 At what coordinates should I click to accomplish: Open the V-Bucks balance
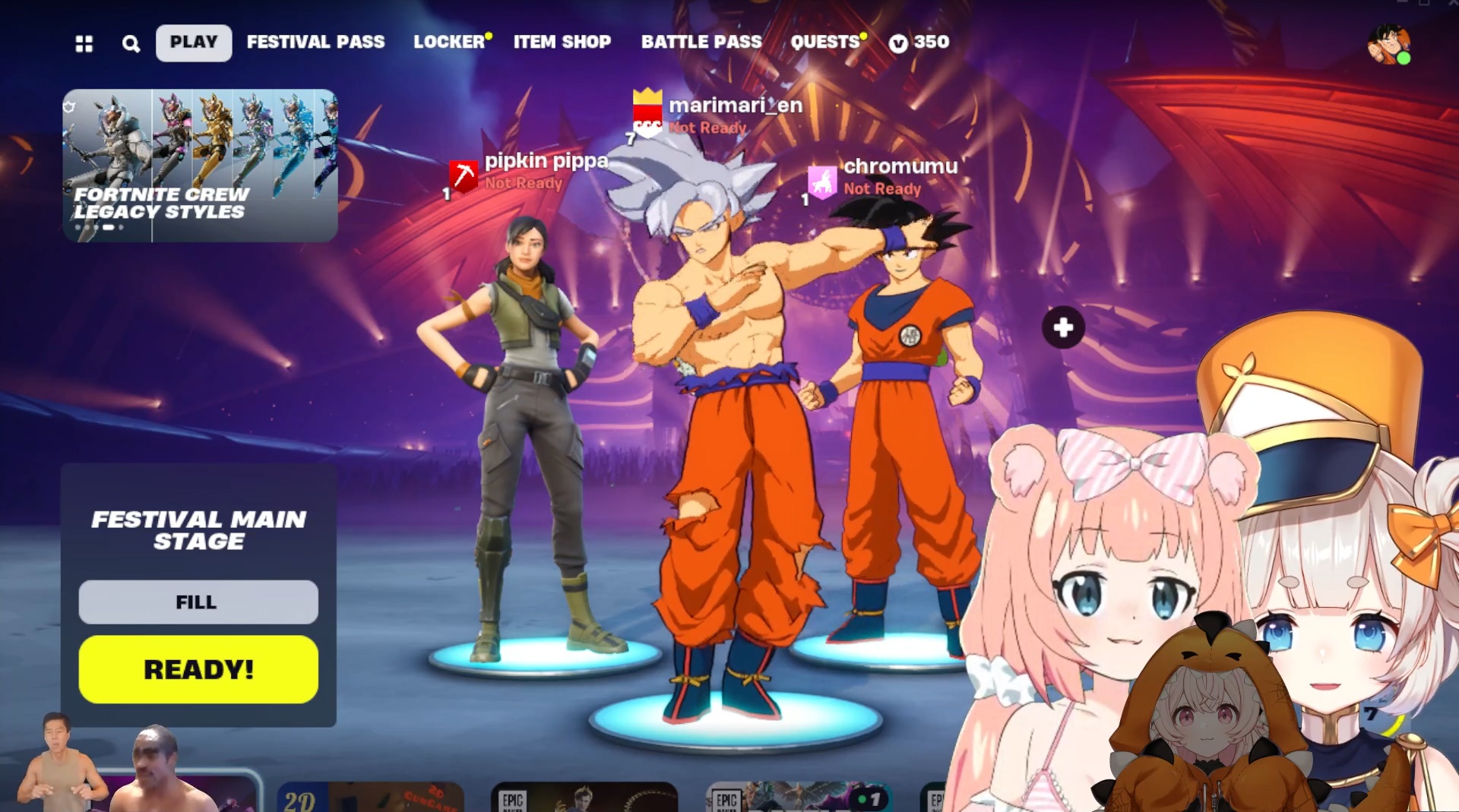[x=919, y=43]
